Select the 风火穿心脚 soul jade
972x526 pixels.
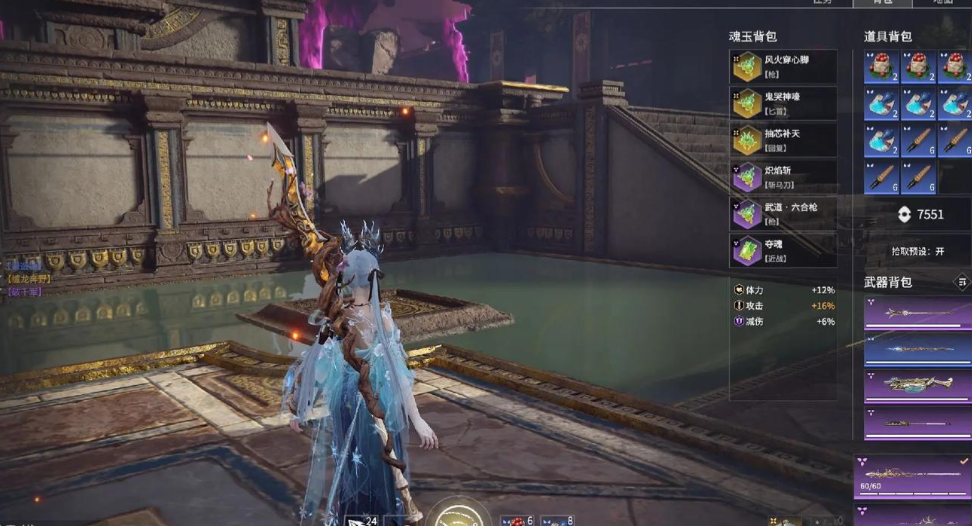click(x=782, y=66)
